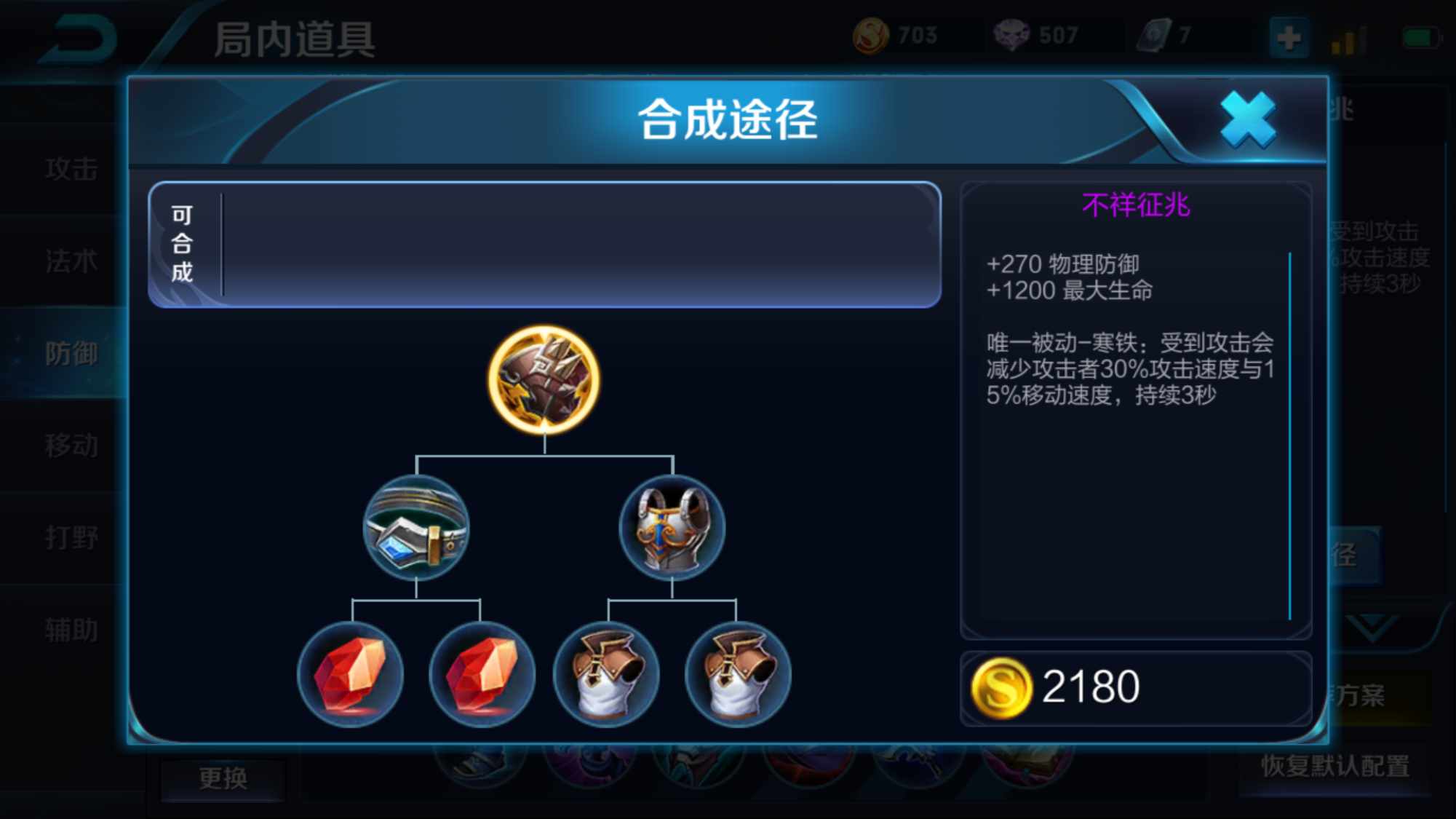
Task: Select the leftmost red gem component icon
Action: point(354,676)
